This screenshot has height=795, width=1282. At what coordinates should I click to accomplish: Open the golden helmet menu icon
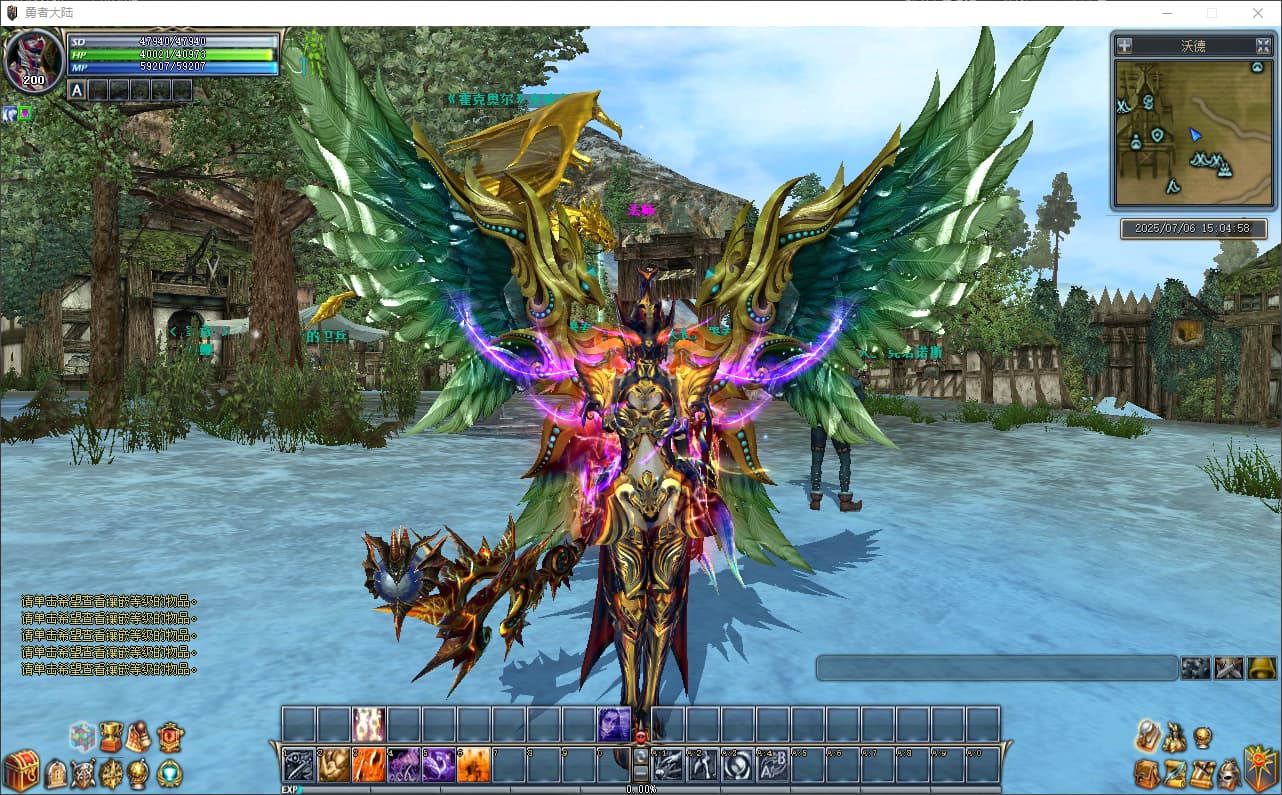pyautogui.click(x=1228, y=773)
